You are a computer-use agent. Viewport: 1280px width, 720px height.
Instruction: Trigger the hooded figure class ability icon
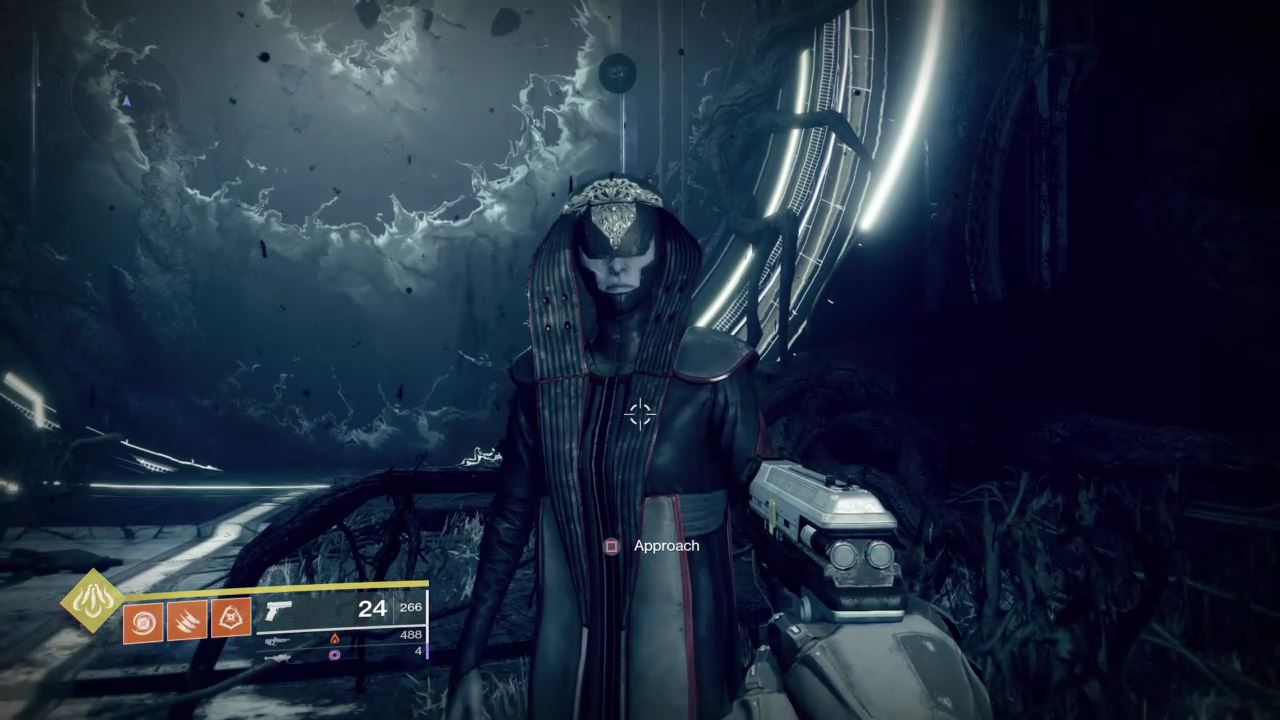(231, 621)
